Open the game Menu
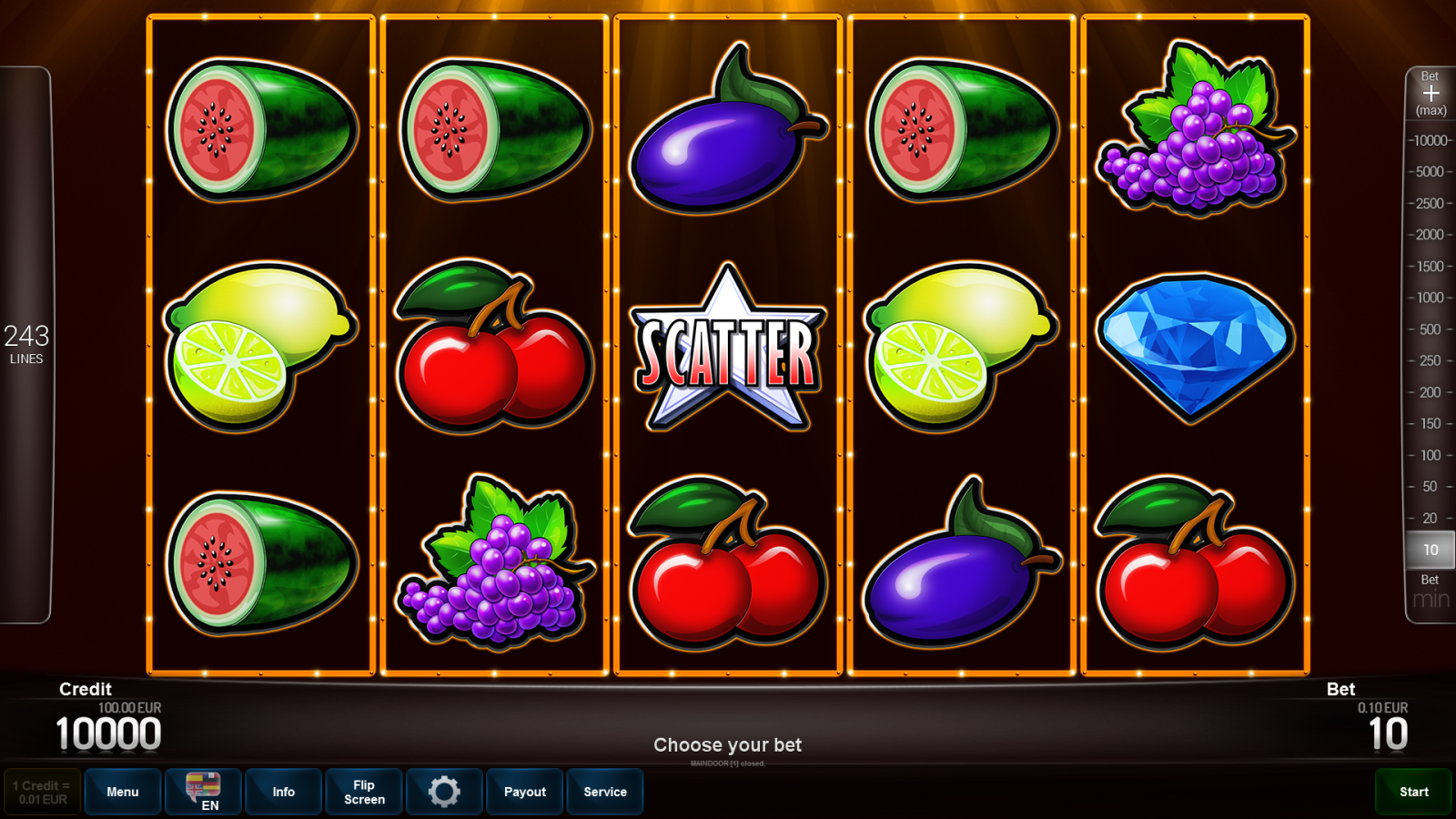1456x819 pixels. point(122,792)
